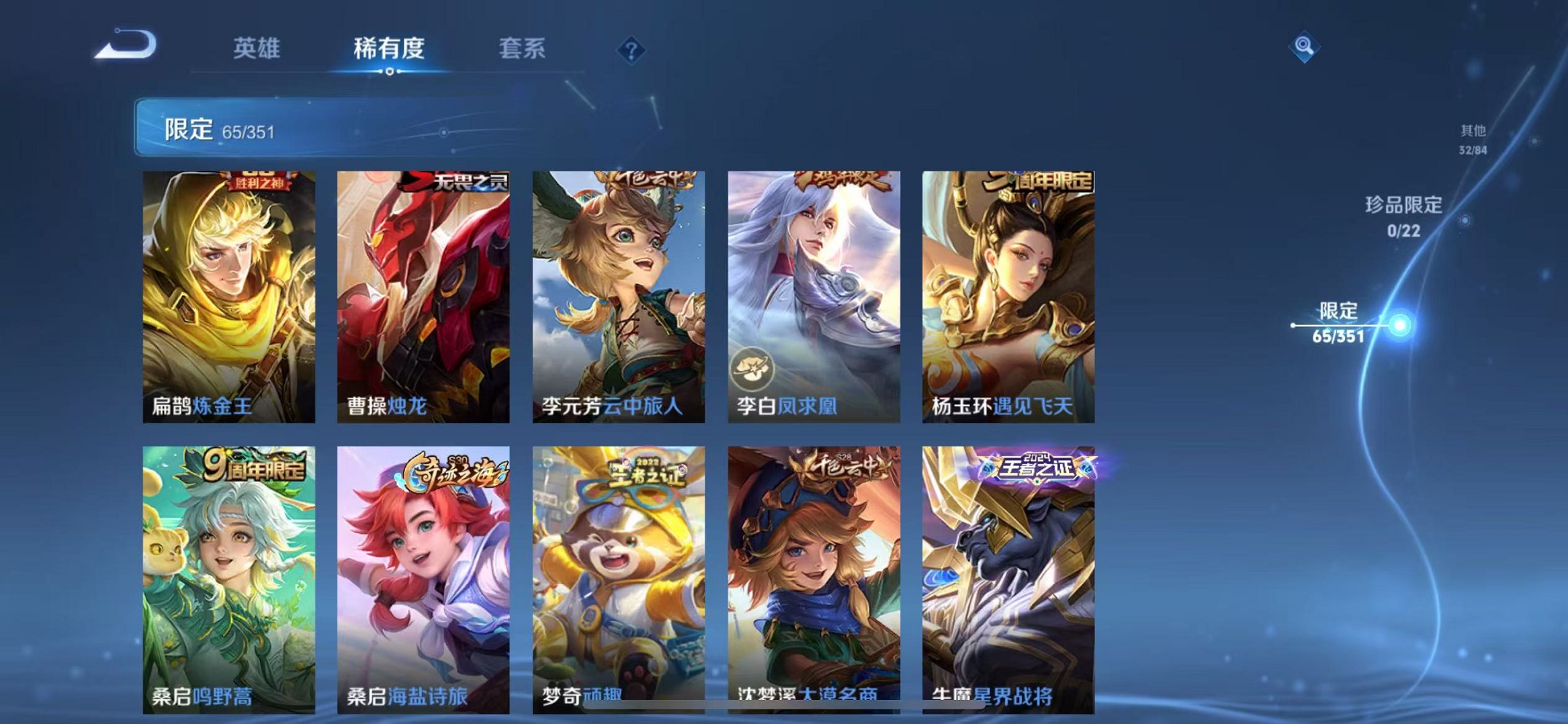The width and height of the screenshot is (1568, 724).
Task: Open the help question mark icon
Action: [x=631, y=51]
